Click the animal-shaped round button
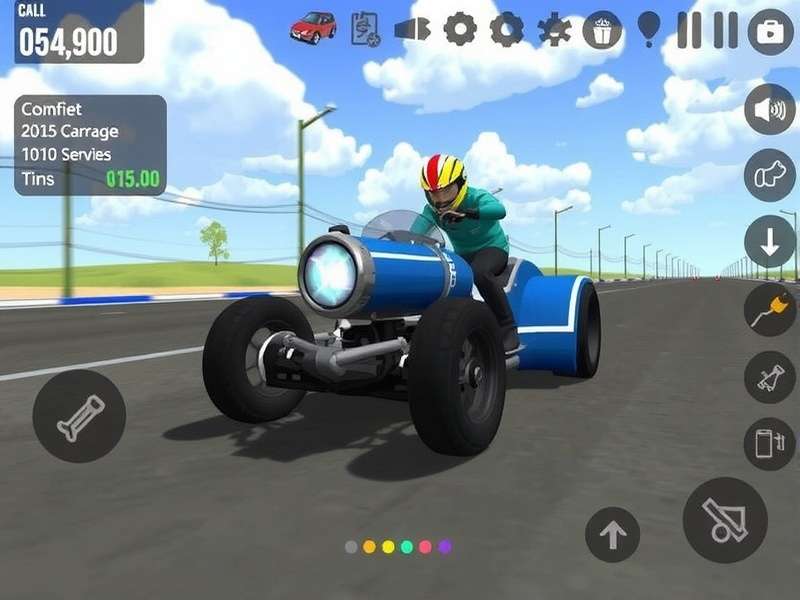 769,175
